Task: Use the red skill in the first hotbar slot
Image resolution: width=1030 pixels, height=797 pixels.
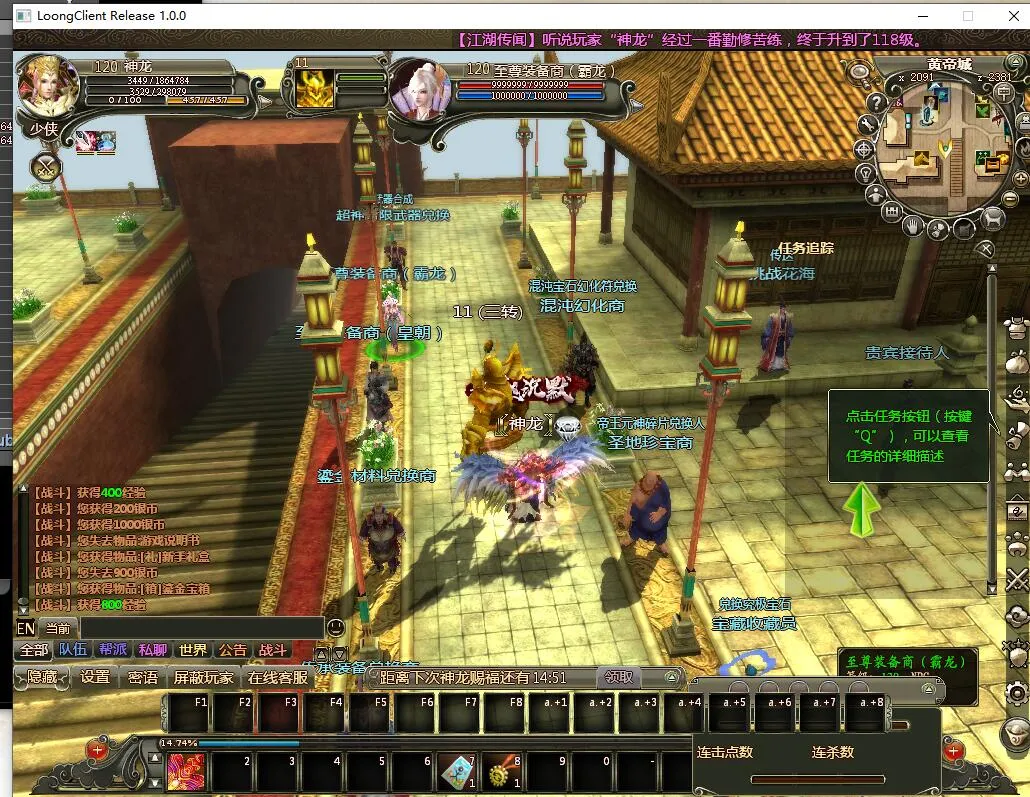Action: (x=186, y=771)
